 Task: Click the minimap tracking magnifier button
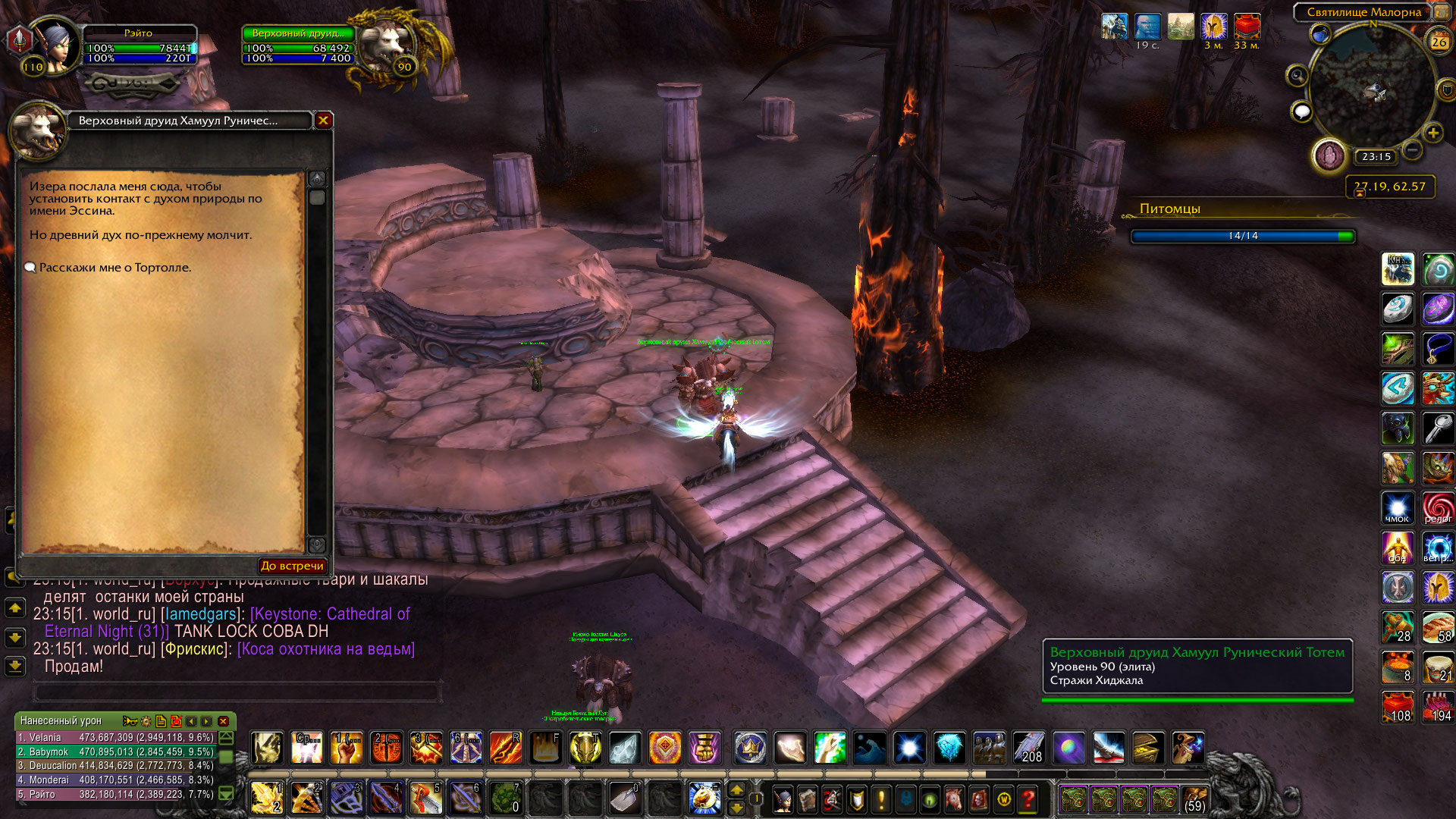coord(1297,76)
